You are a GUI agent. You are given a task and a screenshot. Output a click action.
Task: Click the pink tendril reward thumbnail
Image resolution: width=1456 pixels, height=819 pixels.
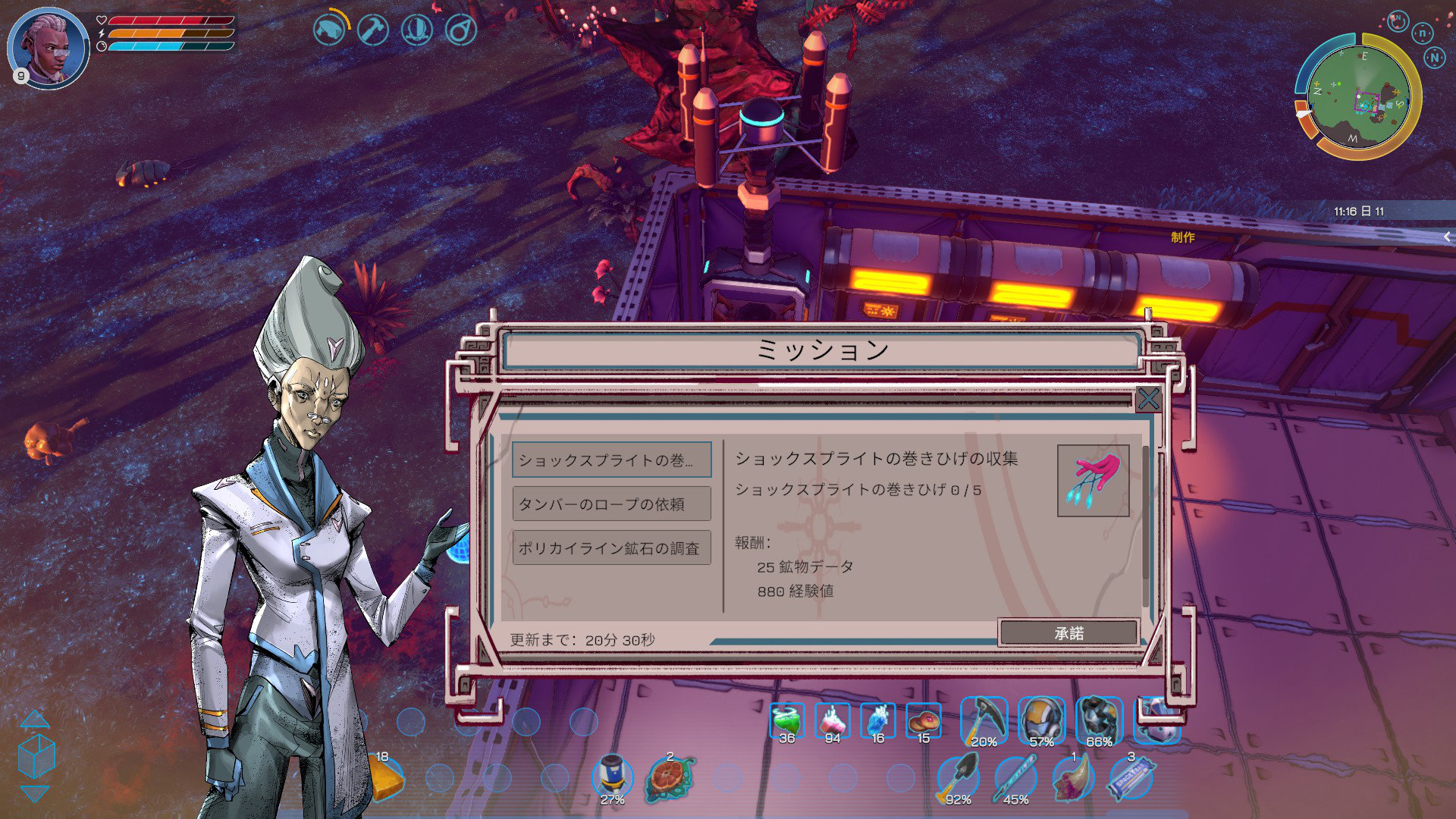tap(1093, 480)
